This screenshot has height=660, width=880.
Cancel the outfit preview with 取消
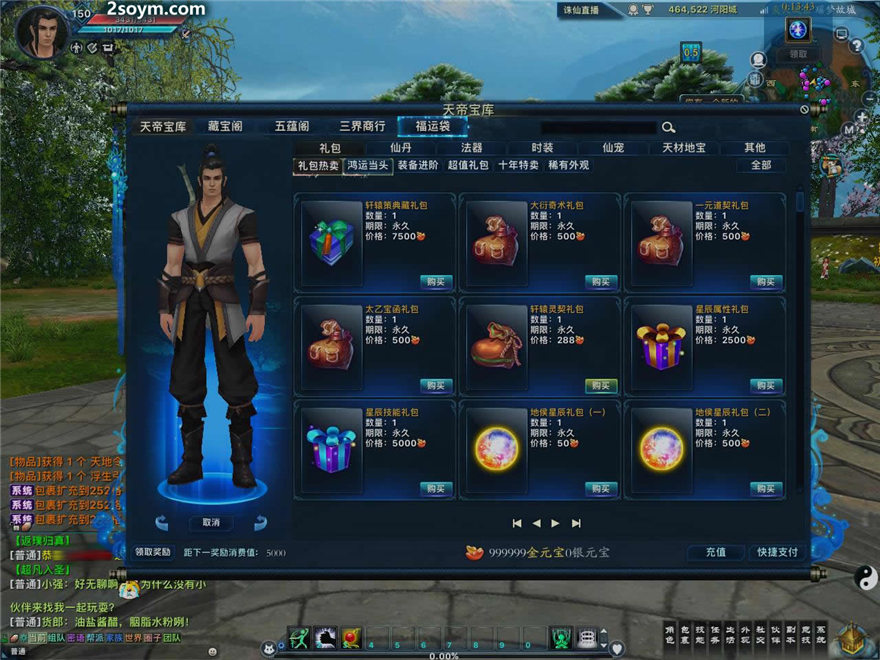[211, 523]
